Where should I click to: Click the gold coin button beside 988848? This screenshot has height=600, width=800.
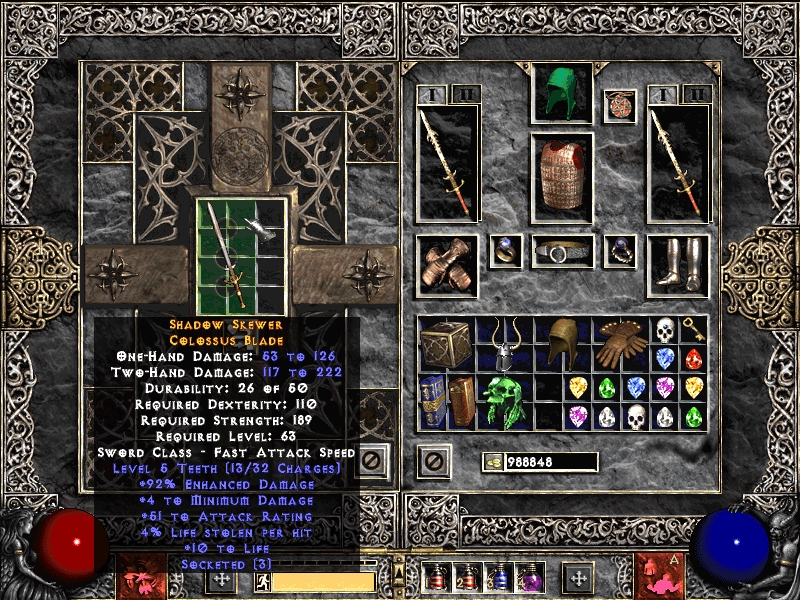494,462
